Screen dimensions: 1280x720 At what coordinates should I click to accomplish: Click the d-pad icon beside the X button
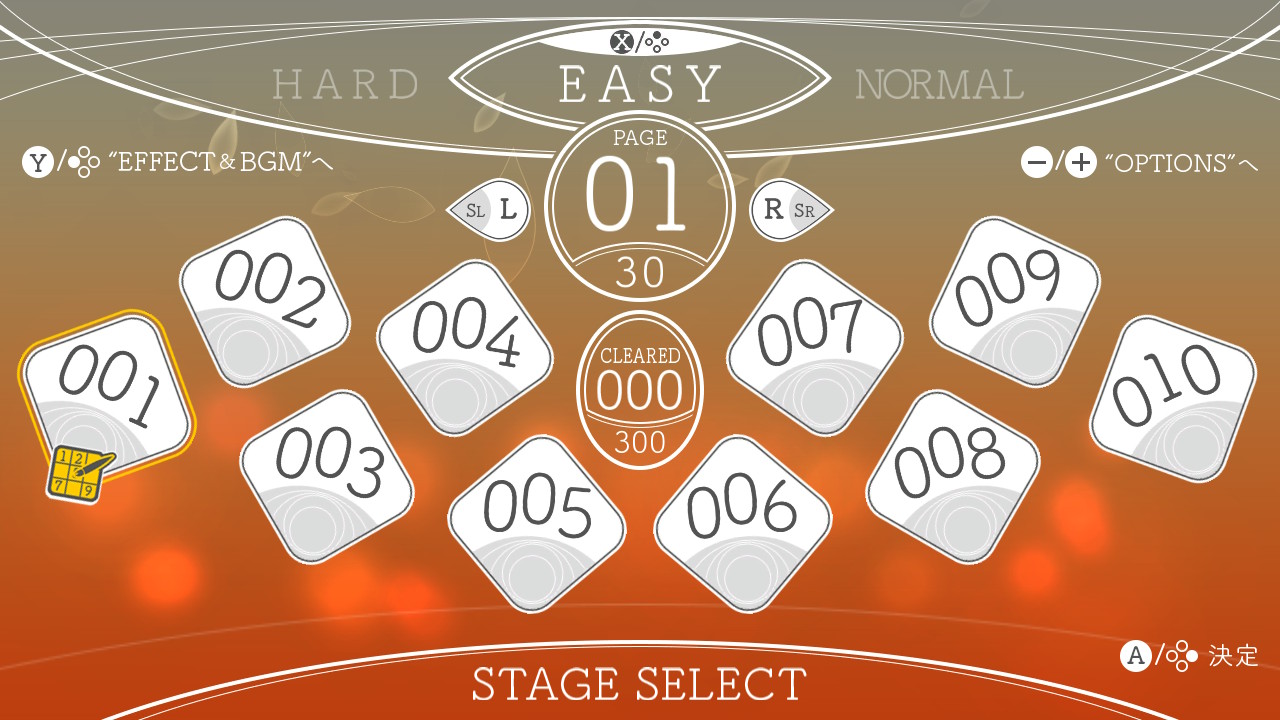tap(658, 42)
